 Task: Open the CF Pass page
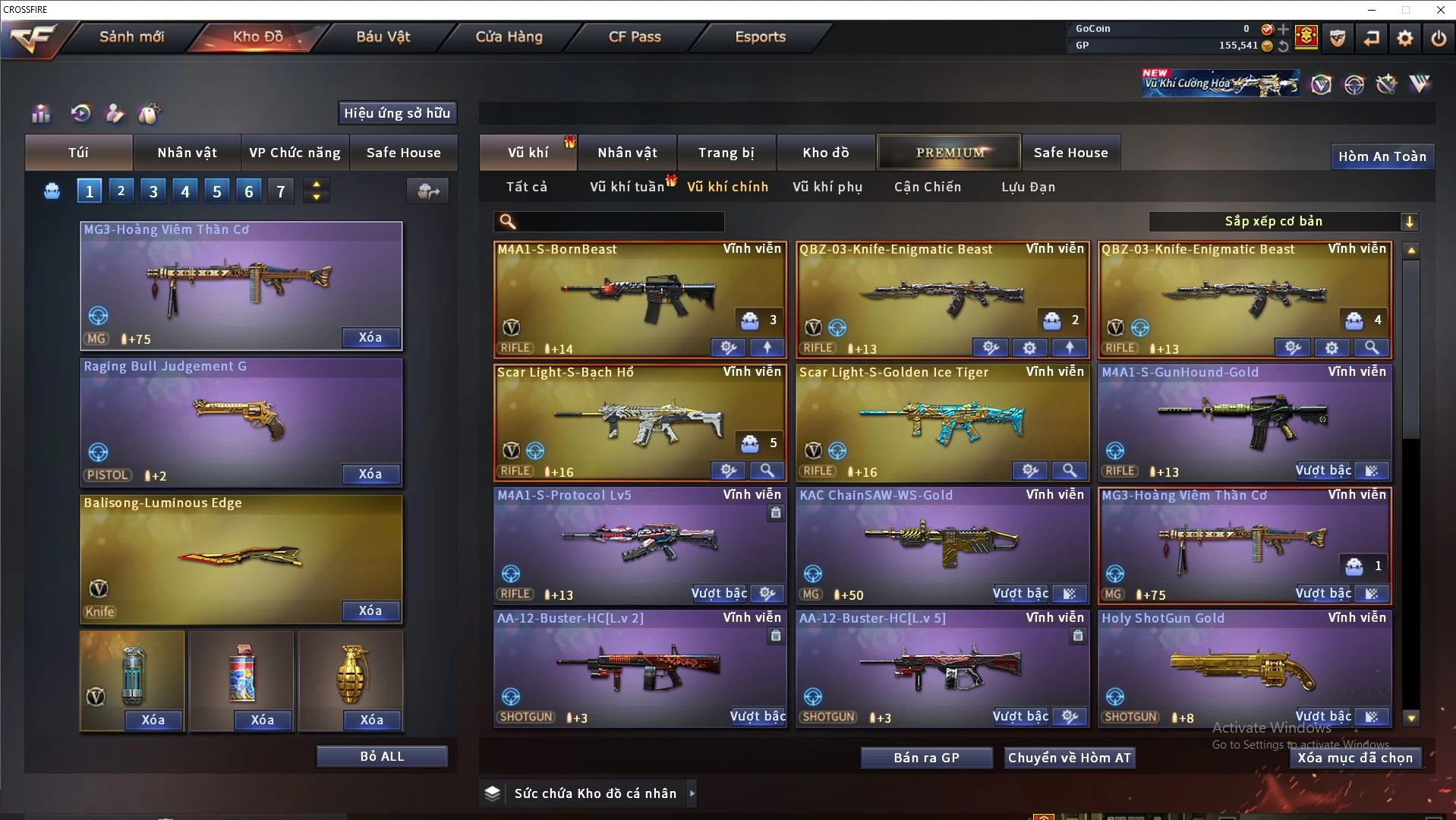point(635,36)
